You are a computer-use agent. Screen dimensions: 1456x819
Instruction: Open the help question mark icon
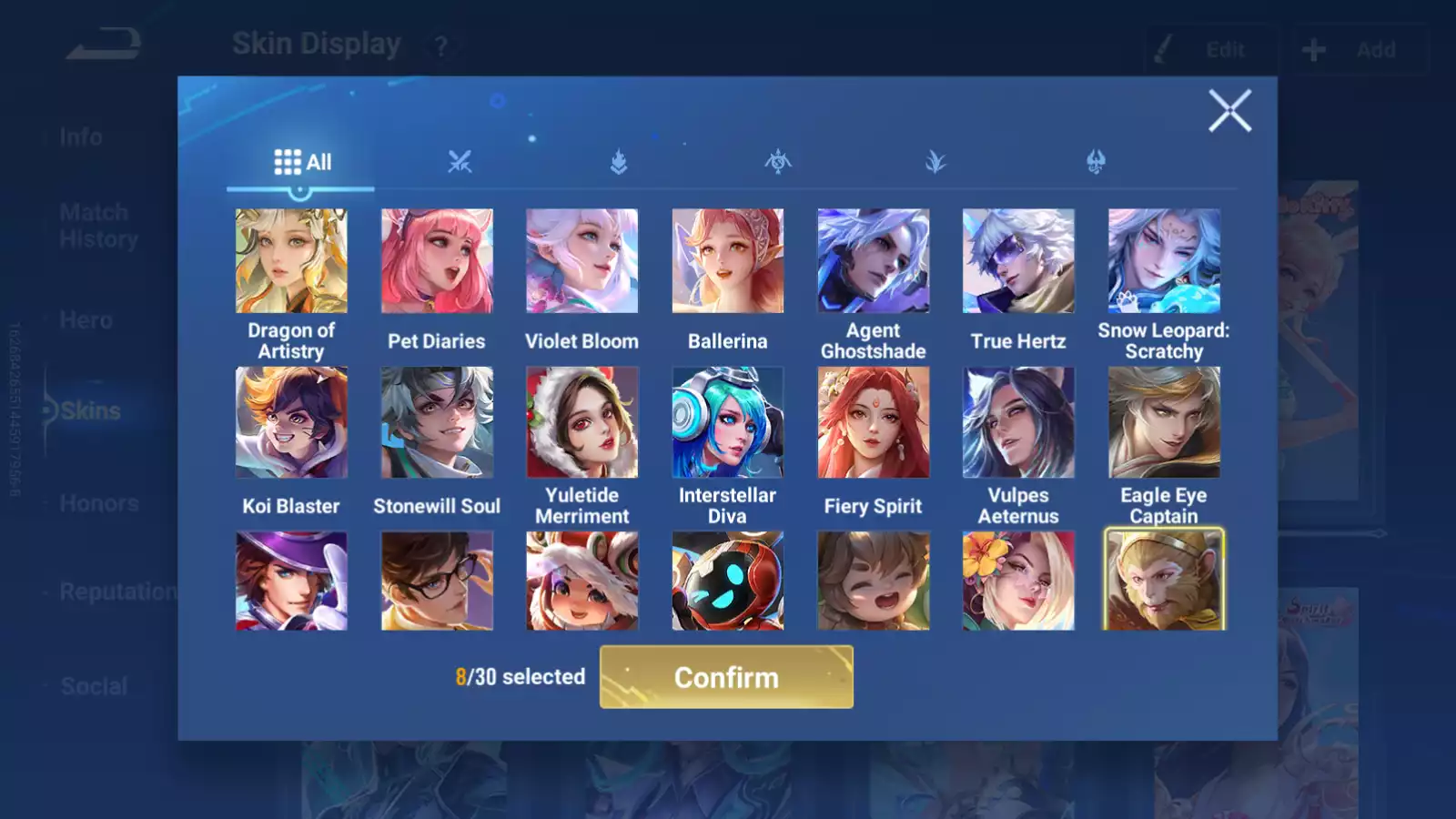[x=440, y=47]
